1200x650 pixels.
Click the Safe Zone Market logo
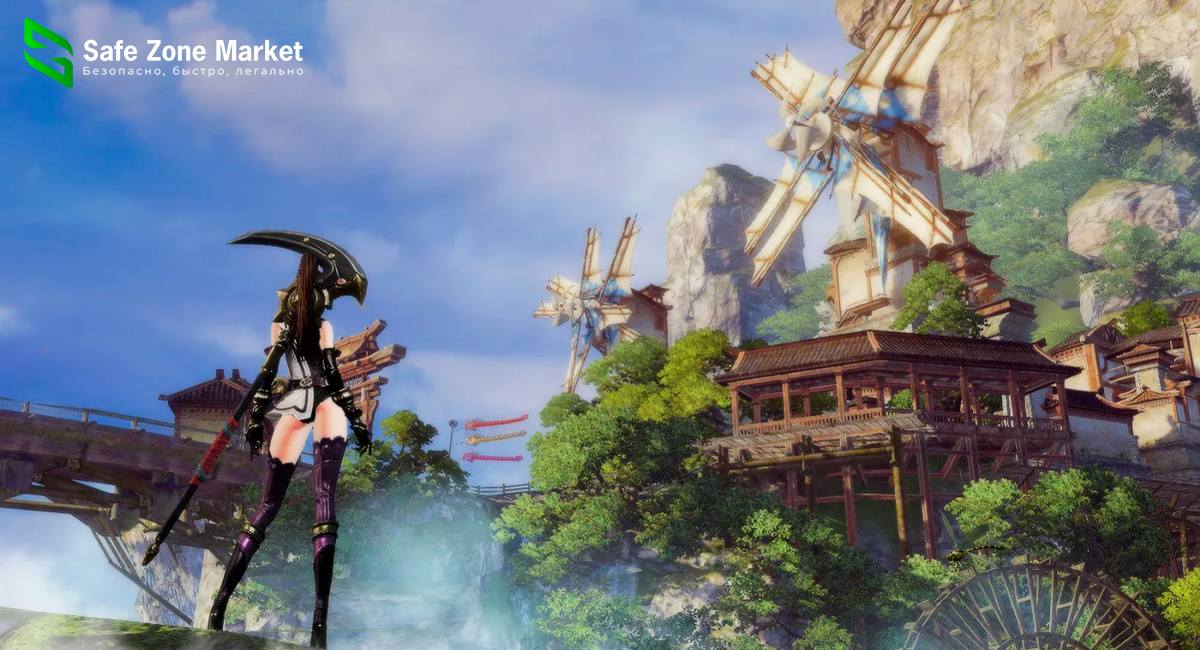click(49, 52)
